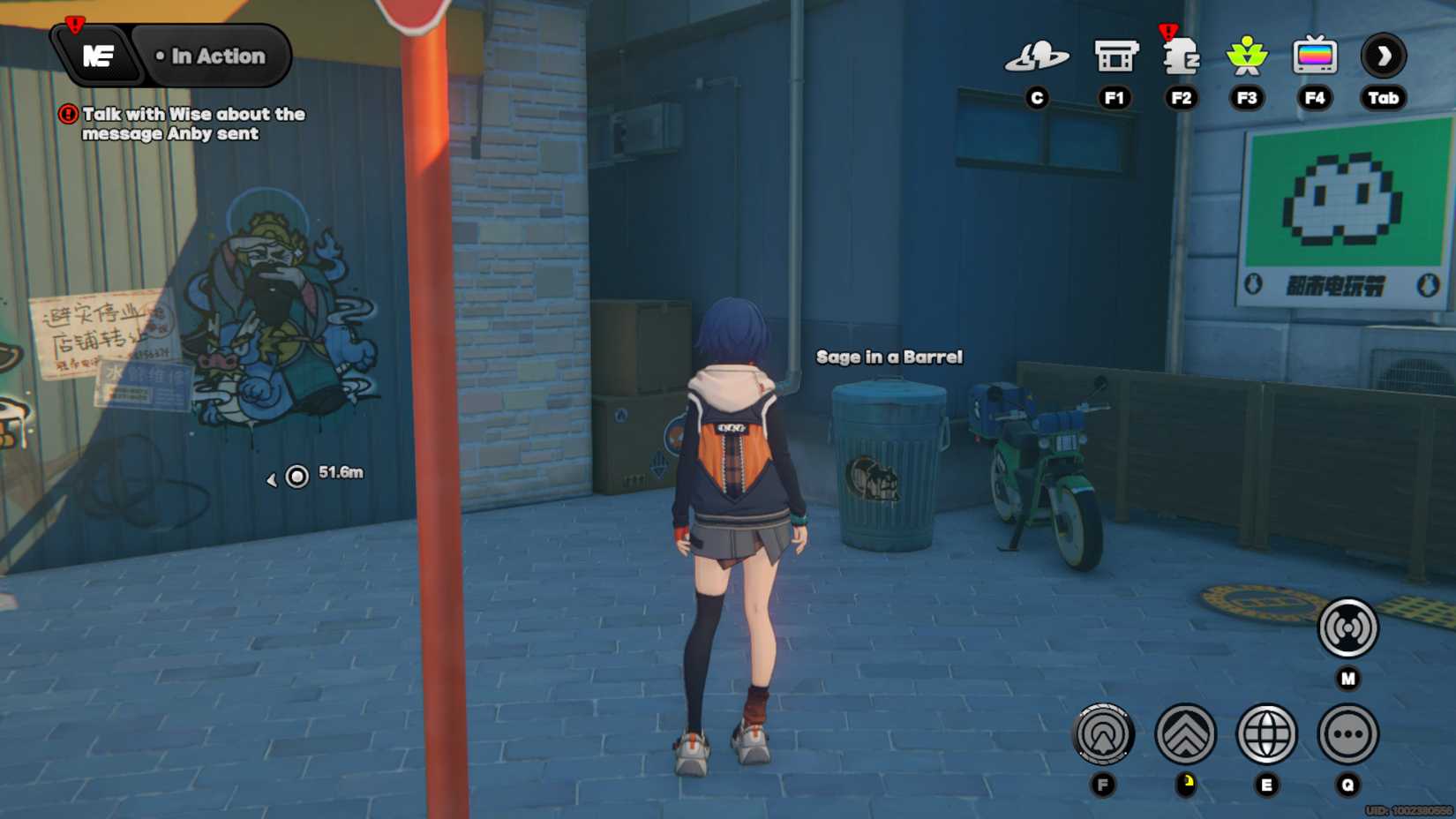Open the event menu with the green F3 icon
The height and width of the screenshot is (819, 1456).
tap(1248, 56)
